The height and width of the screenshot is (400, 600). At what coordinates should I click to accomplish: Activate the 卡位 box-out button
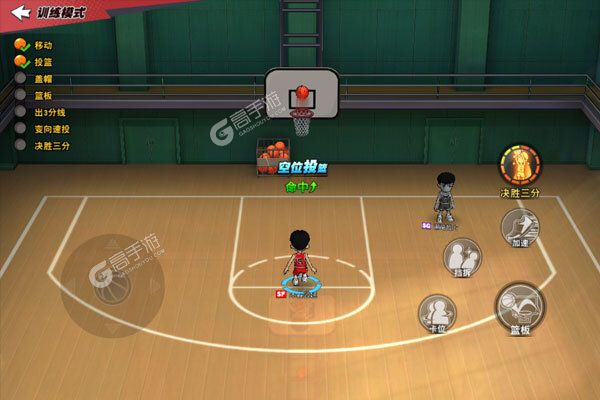coord(437,313)
